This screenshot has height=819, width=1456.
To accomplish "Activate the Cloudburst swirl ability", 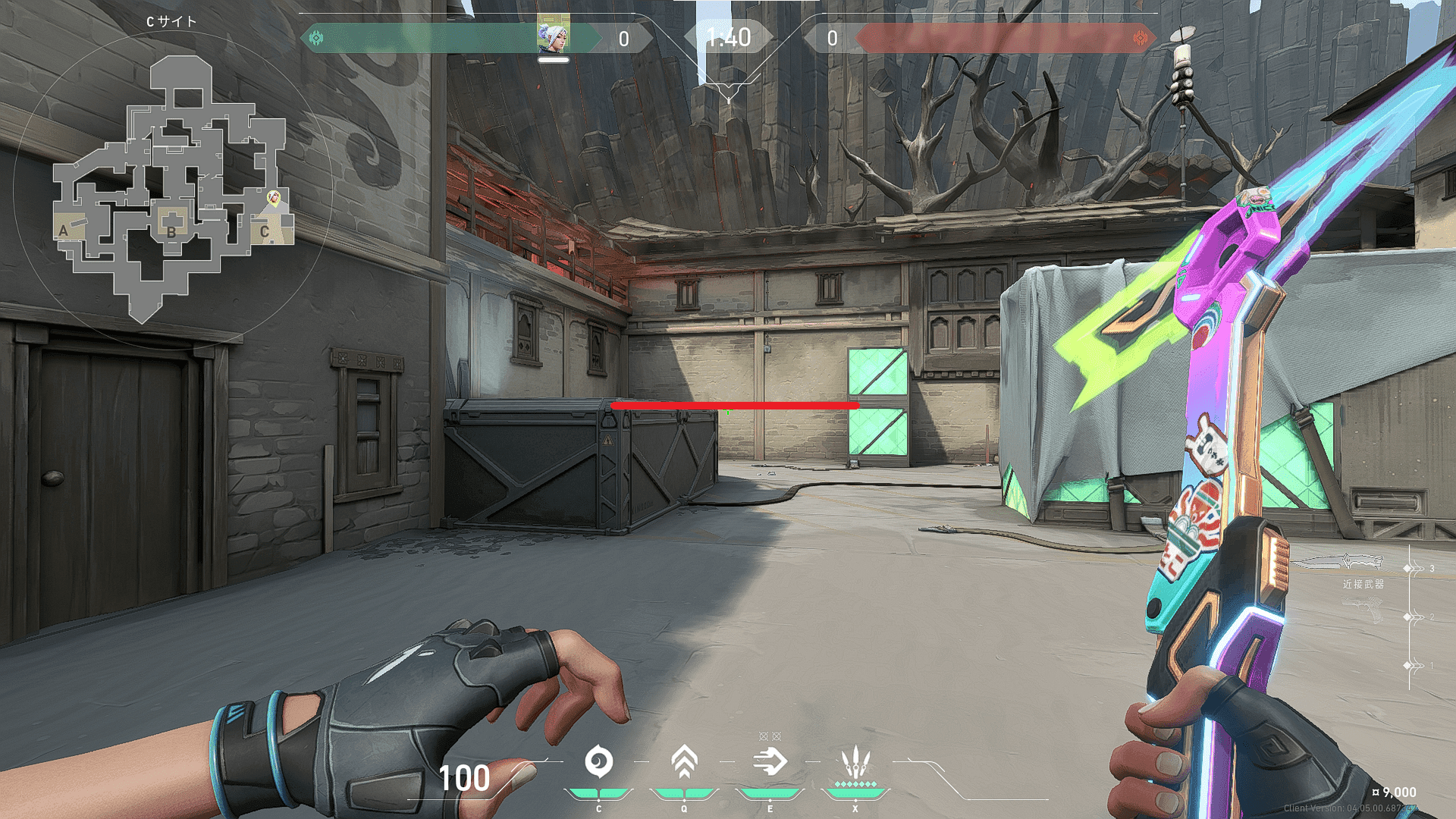I will pyautogui.click(x=598, y=761).
